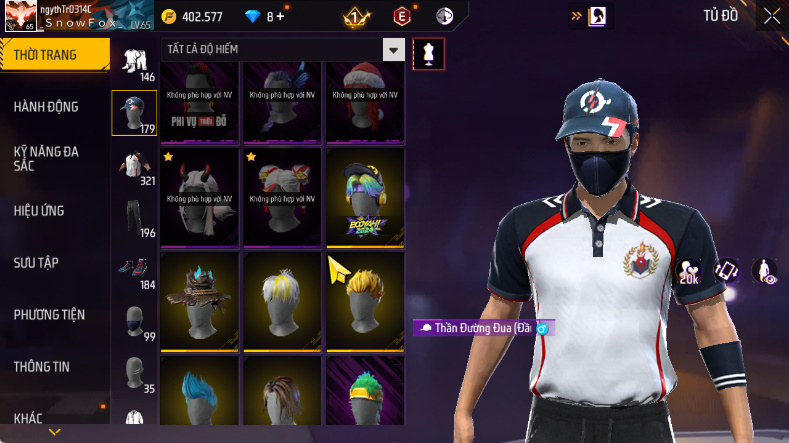789x443 pixels.
Task: Switch to the Thông Tin tab
Action: pyautogui.click(x=42, y=367)
